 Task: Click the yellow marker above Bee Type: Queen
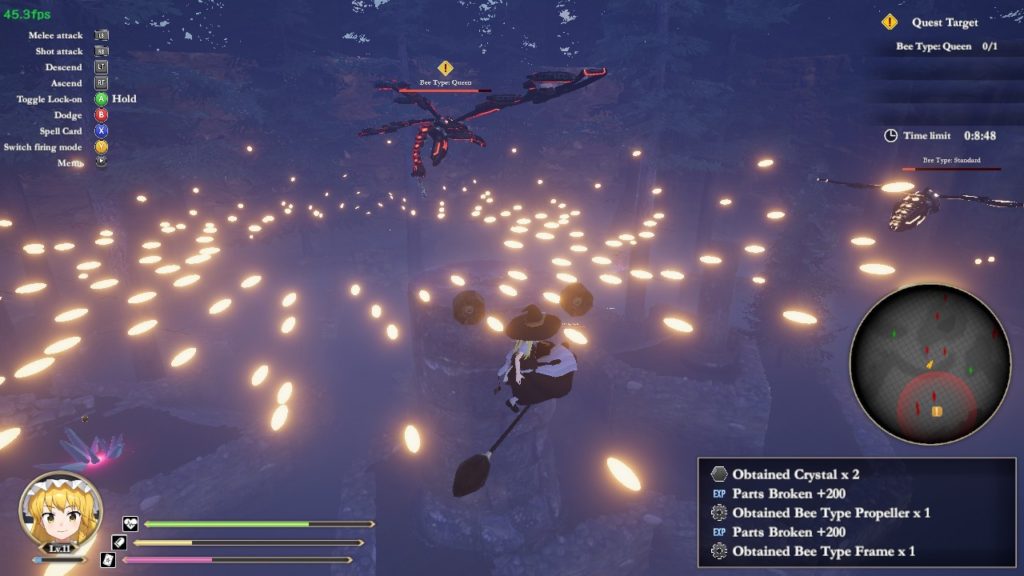click(x=445, y=68)
